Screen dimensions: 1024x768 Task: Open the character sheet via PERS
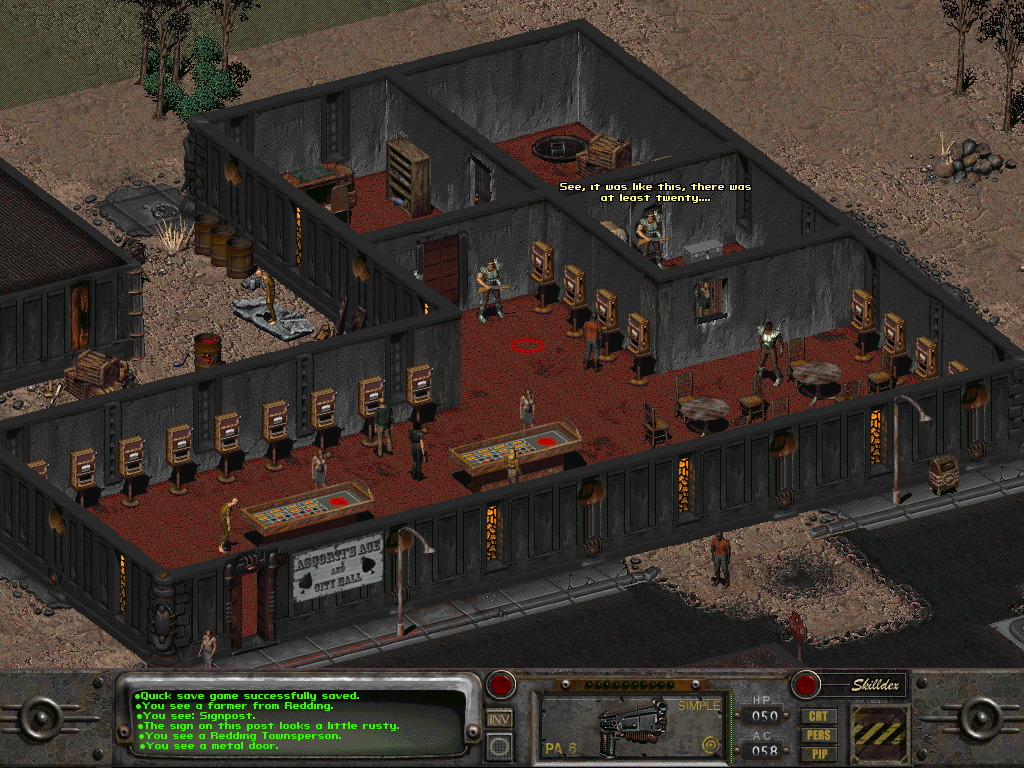click(818, 735)
